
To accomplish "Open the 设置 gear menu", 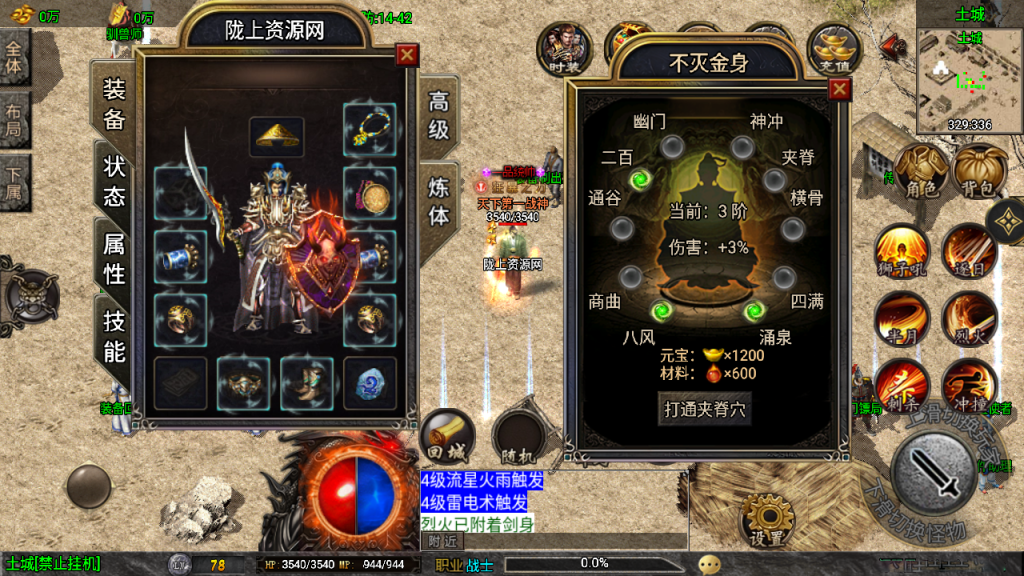I will pos(768,520).
